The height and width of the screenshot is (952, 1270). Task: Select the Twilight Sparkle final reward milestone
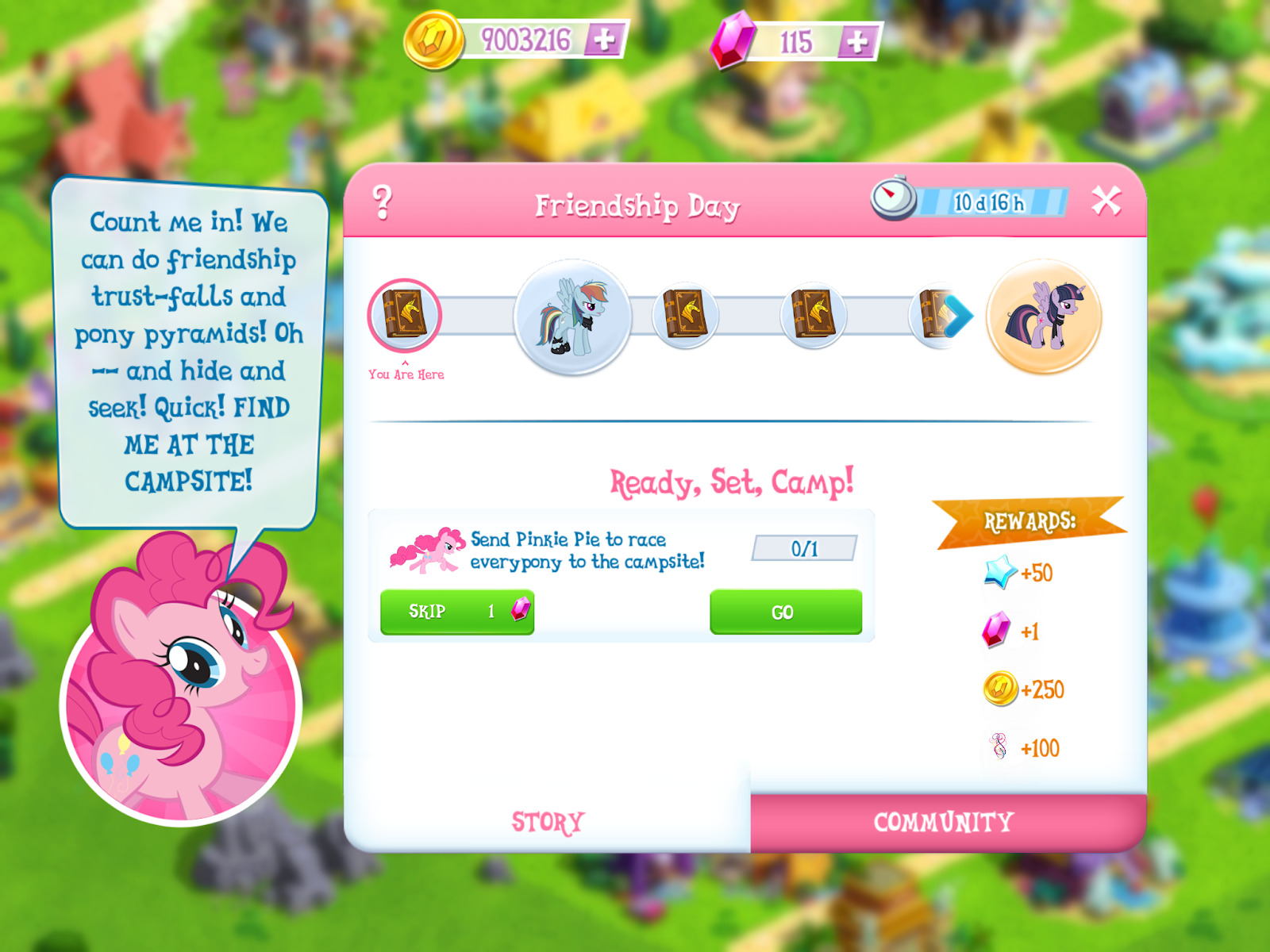tap(1045, 316)
